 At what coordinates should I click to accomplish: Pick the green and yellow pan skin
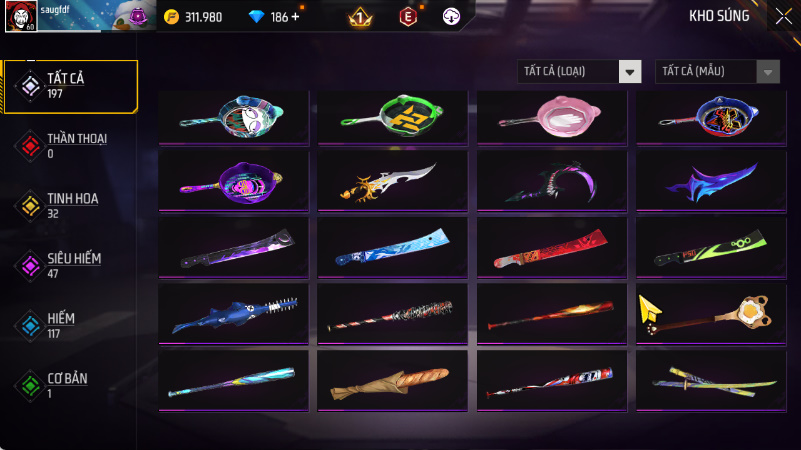(x=392, y=117)
